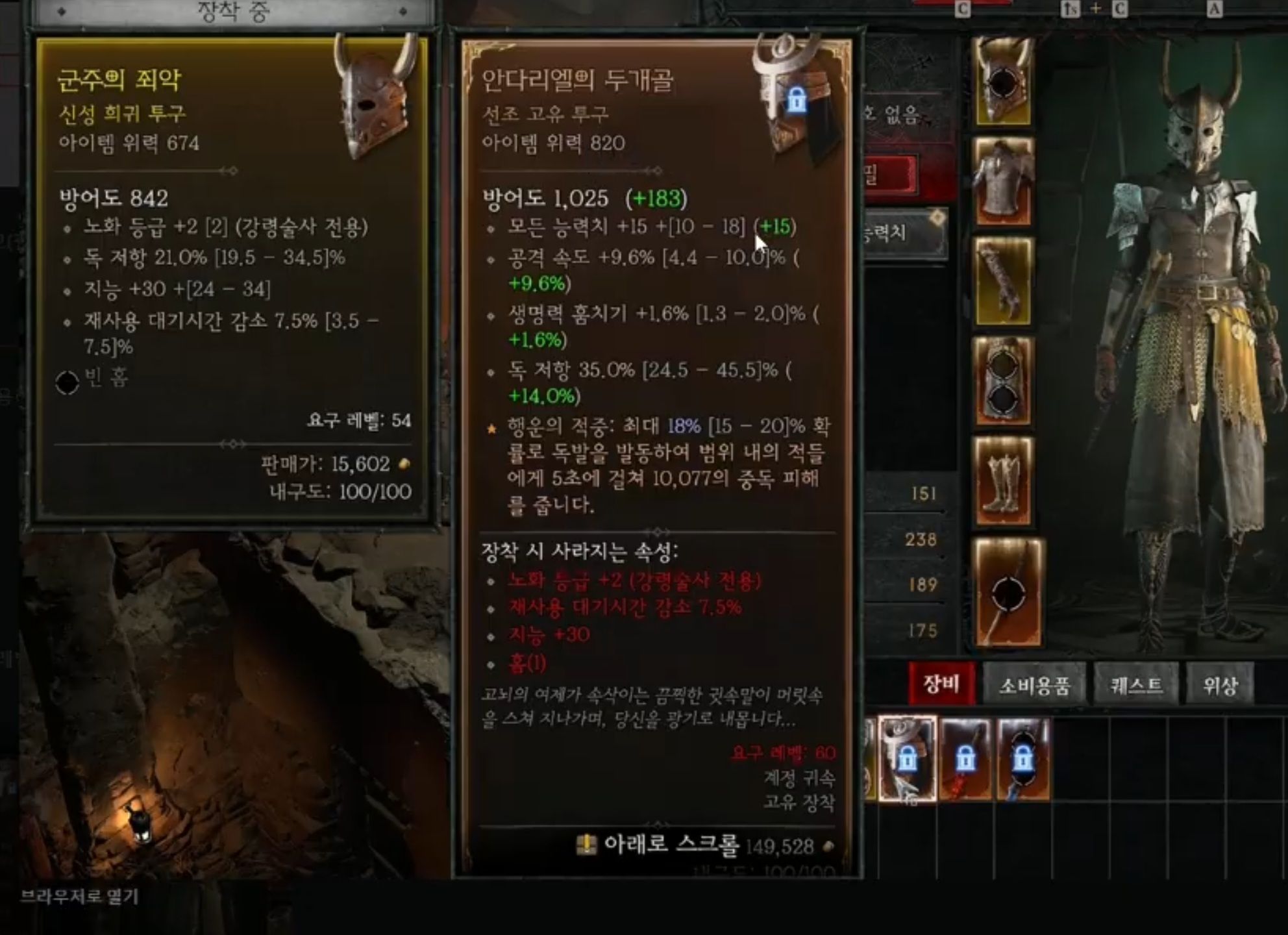Image resolution: width=1288 pixels, height=935 pixels.
Task: Click the empty socket on 군주의 죄악 helm
Action: (x=68, y=384)
